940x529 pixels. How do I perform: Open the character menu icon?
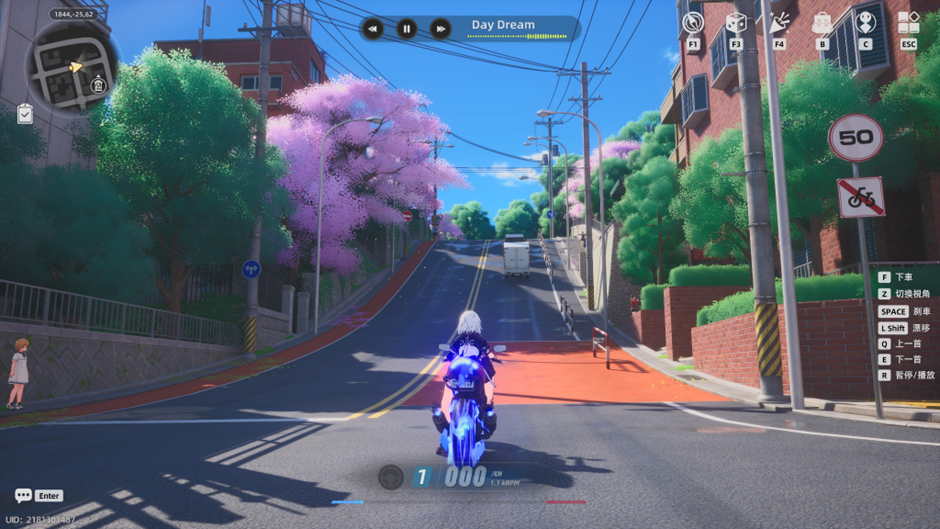tap(866, 23)
